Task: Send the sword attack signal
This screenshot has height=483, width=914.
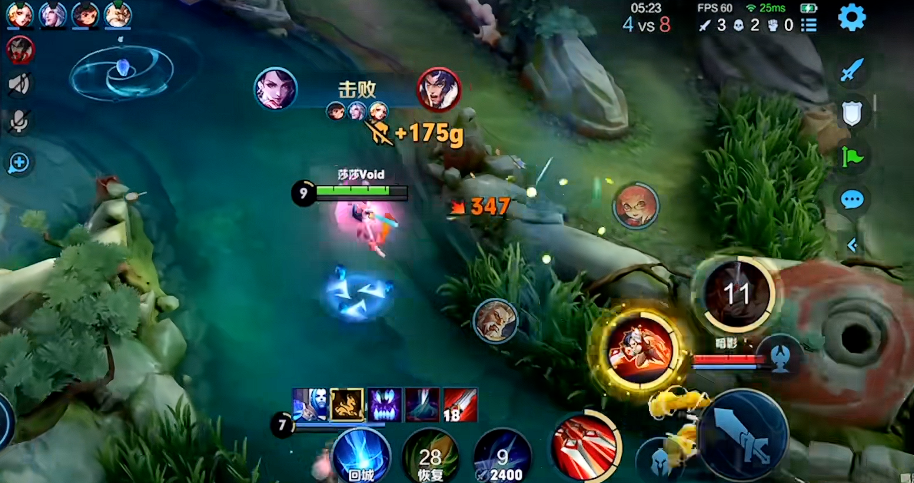Action: 852,71
